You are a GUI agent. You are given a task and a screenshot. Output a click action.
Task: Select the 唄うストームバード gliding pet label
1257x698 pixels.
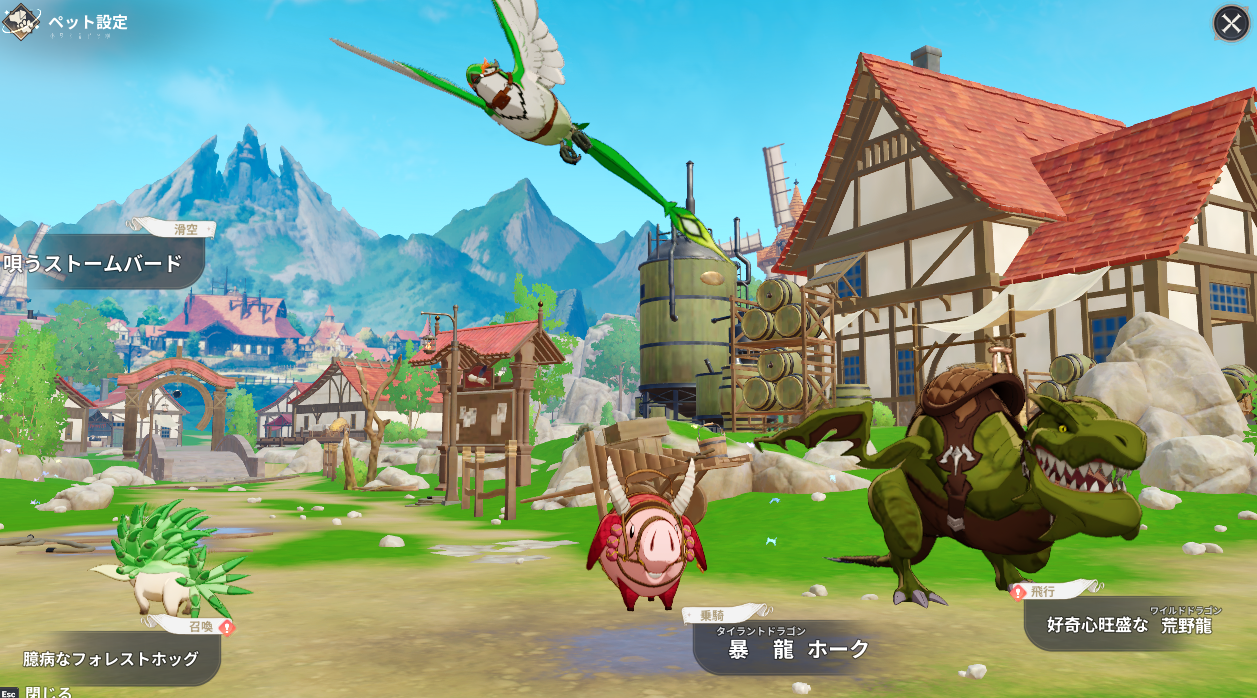(95, 264)
